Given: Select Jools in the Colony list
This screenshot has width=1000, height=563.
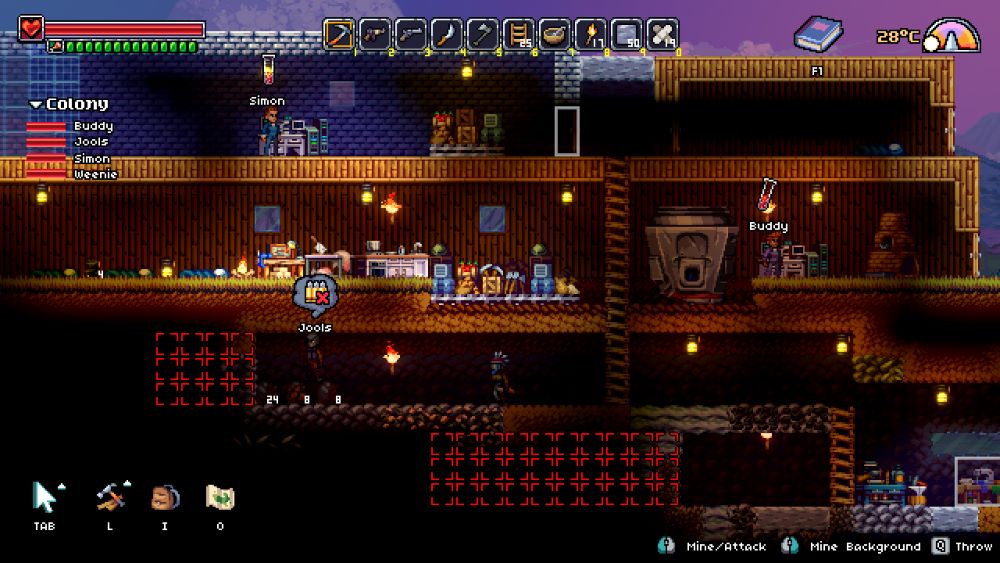Looking at the screenshot, I should click(x=90, y=142).
